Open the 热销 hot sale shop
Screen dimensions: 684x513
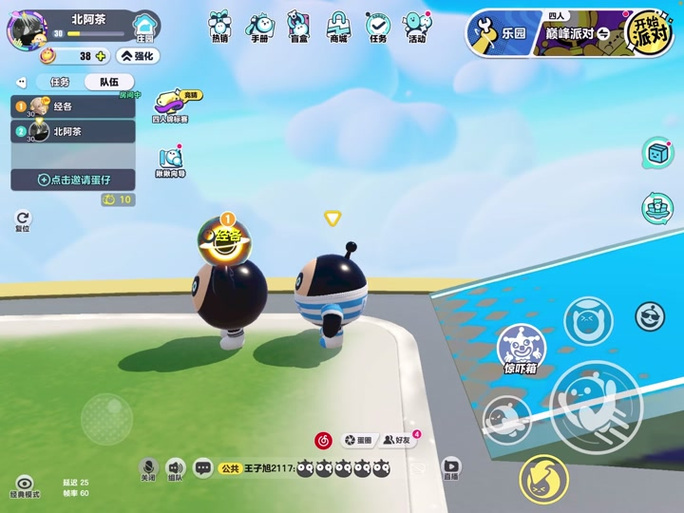pyautogui.click(x=219, y=27)
